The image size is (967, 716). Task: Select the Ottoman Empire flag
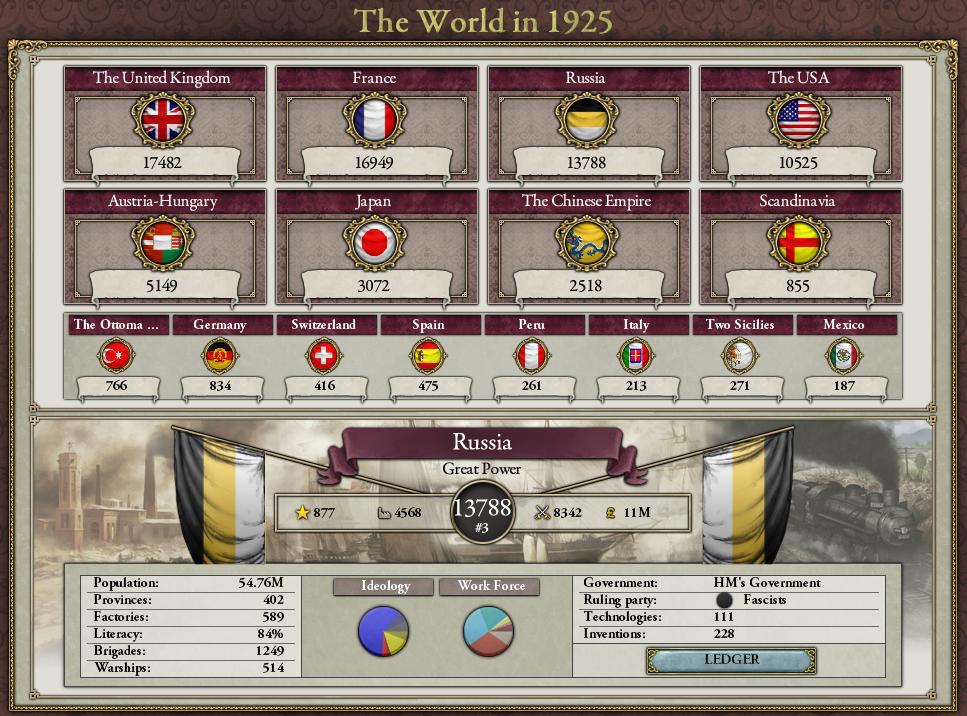coord(116,355)
